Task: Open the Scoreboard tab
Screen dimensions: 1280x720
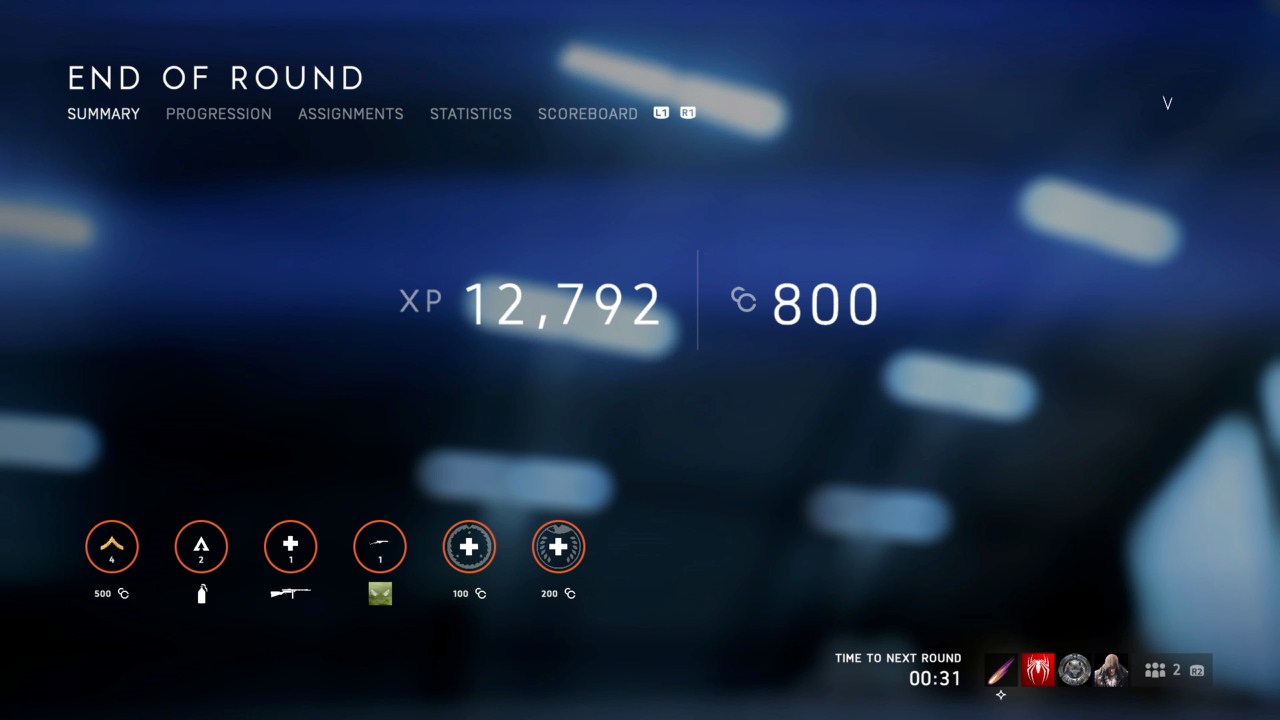Action: (588, 114)
